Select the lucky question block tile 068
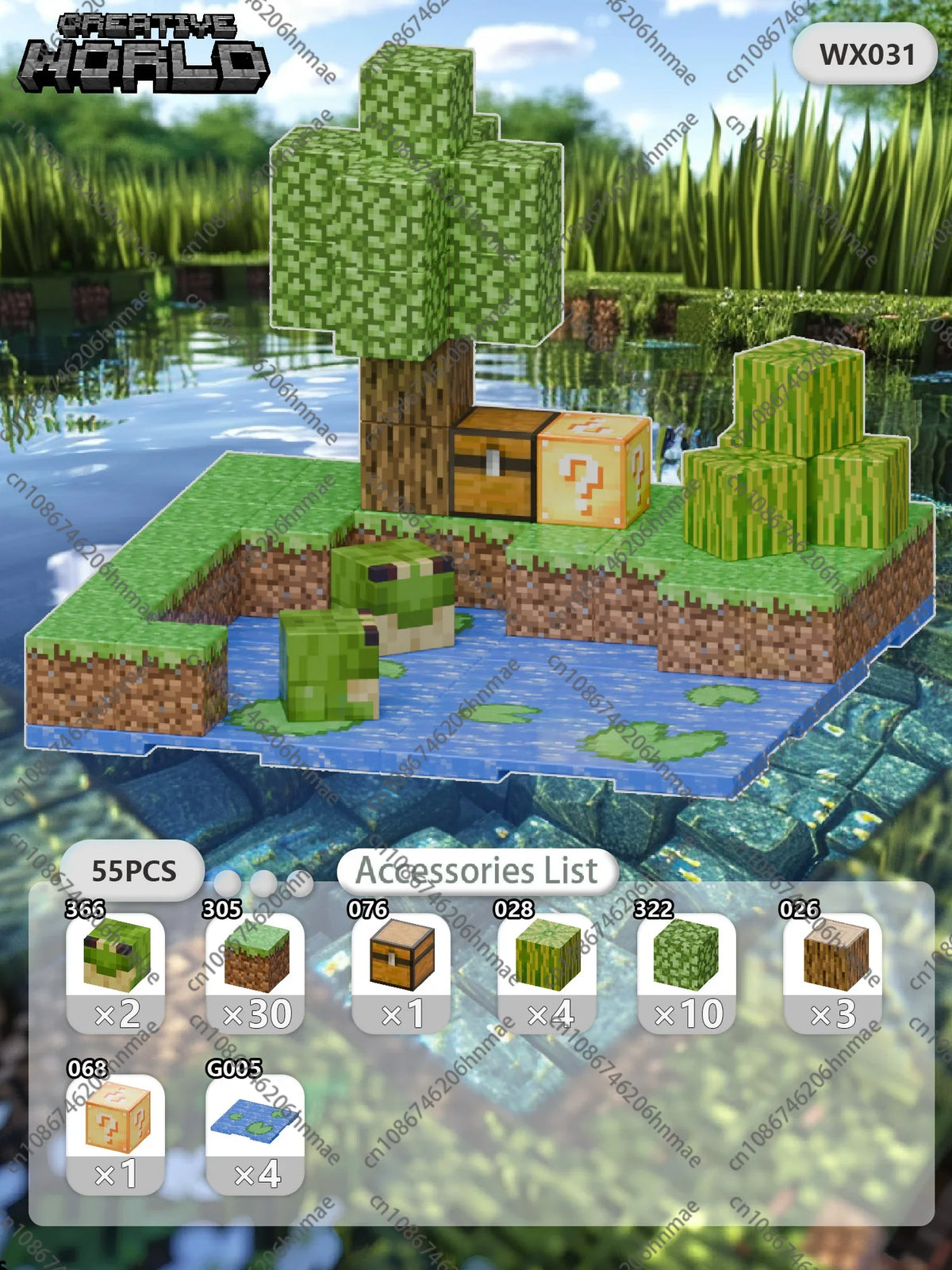This screenshot has width=952, height=1270. point(116,1133)
